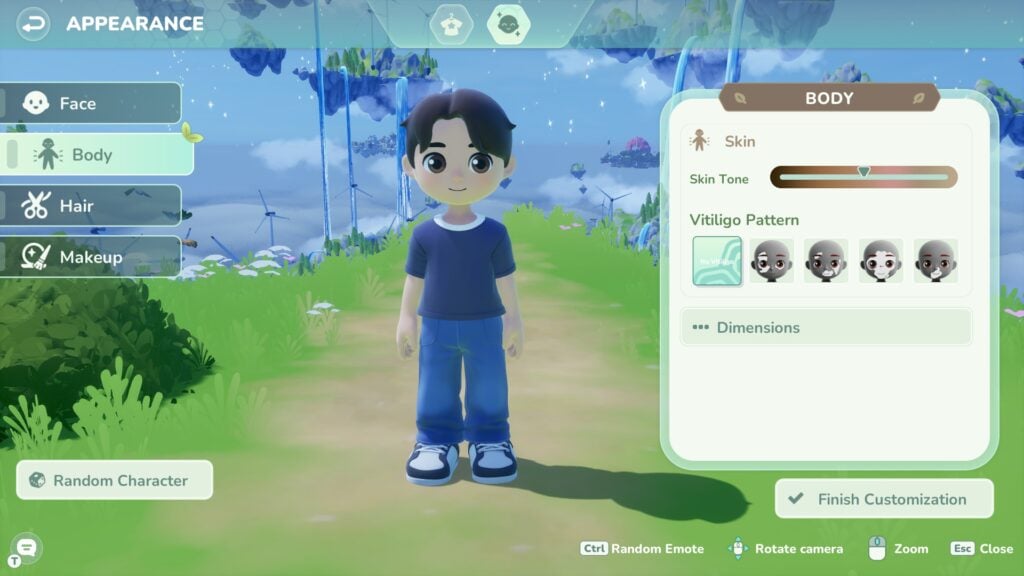Expand the Dimensions section

[x=826, y=327]
